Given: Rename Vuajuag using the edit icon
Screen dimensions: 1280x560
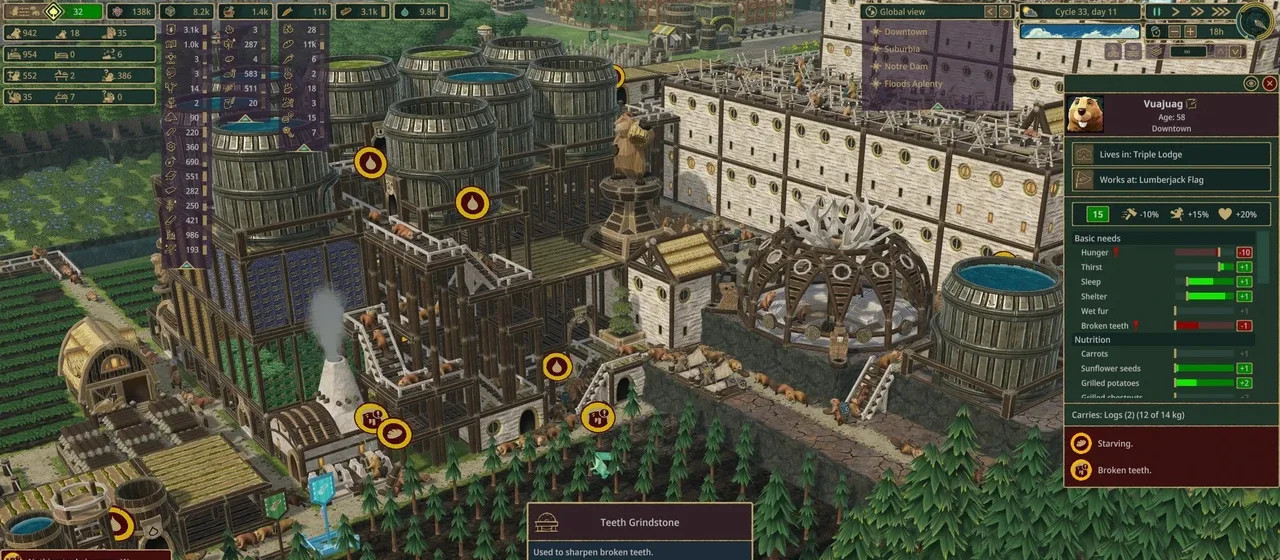Looking at the screenshot, I should click(1192, 104).
